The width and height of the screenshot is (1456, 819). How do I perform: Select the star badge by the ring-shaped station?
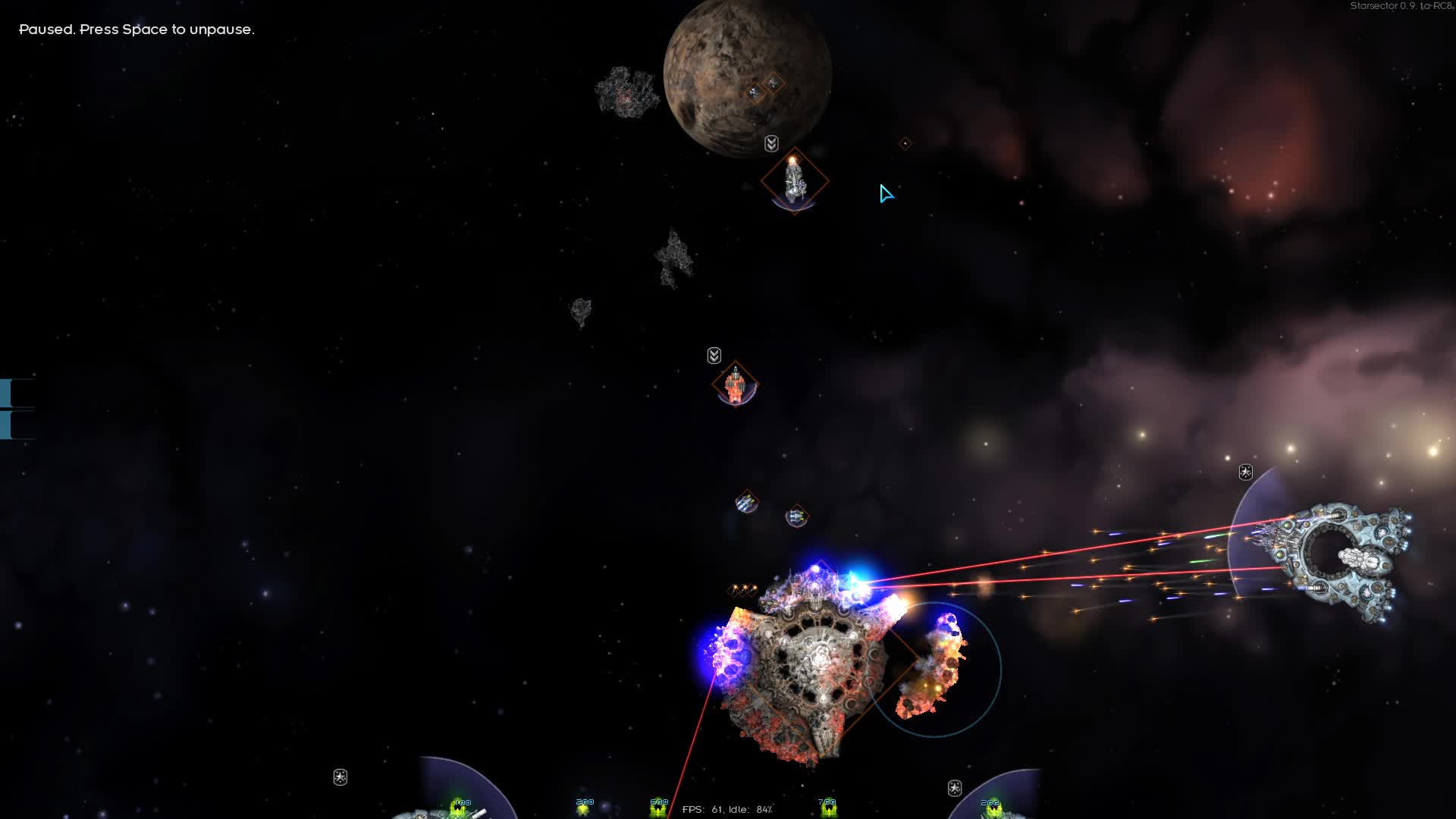point(1245,472)
